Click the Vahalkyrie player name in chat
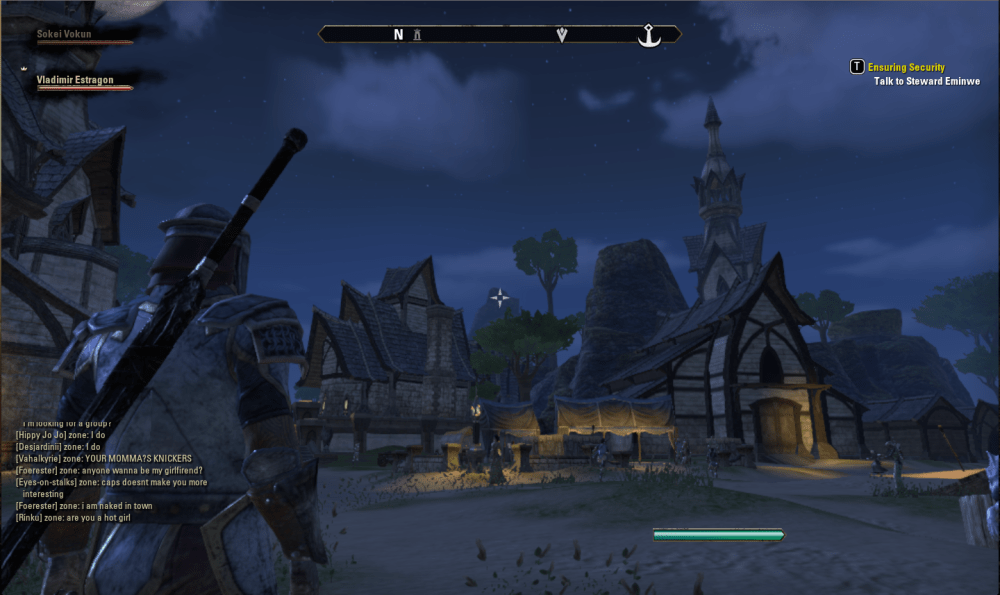 [40, 458]
